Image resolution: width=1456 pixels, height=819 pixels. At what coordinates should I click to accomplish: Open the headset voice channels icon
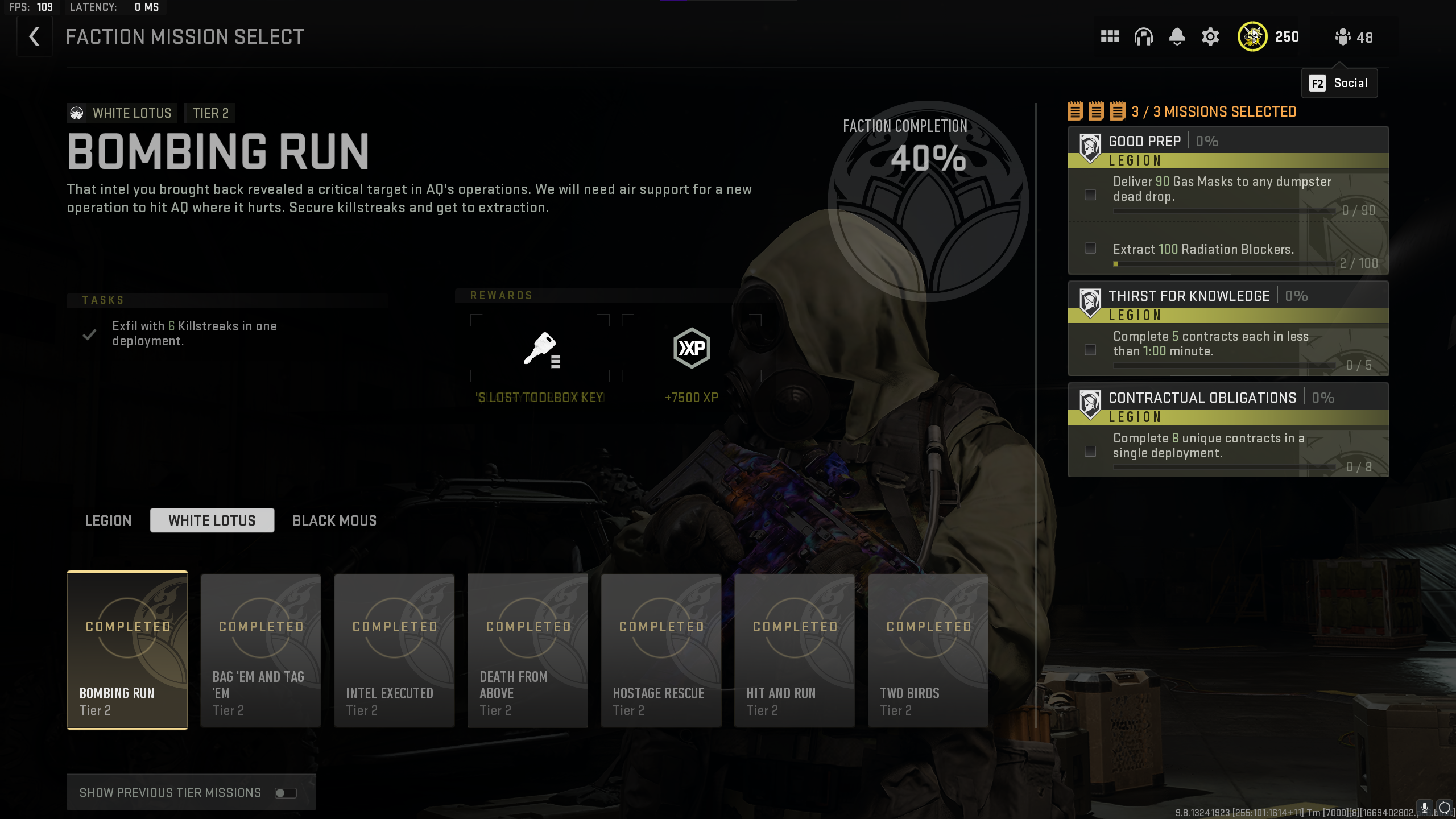click(x=1143, y=37)
